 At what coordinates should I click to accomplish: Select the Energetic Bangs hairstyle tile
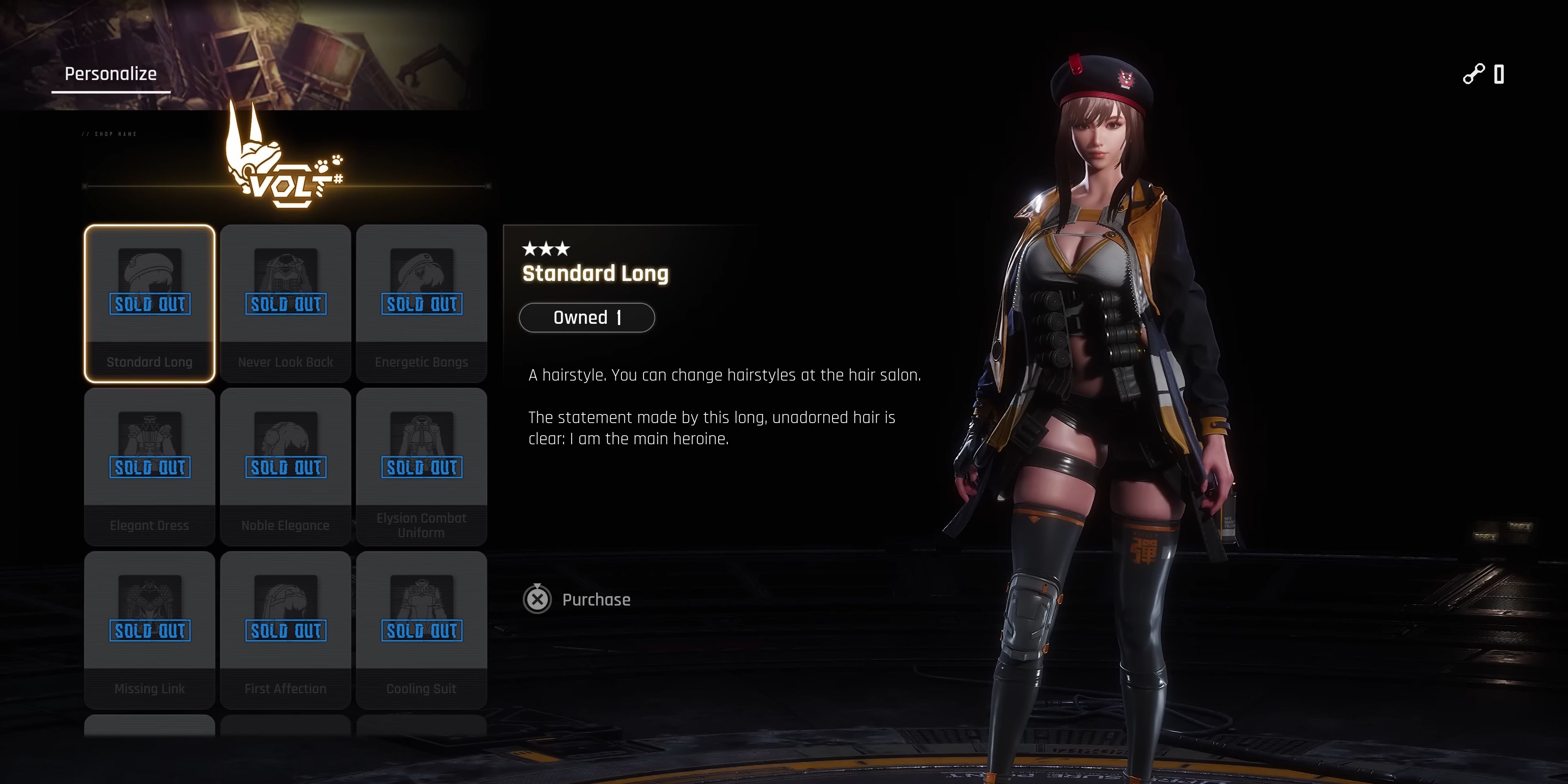point(421,303)
